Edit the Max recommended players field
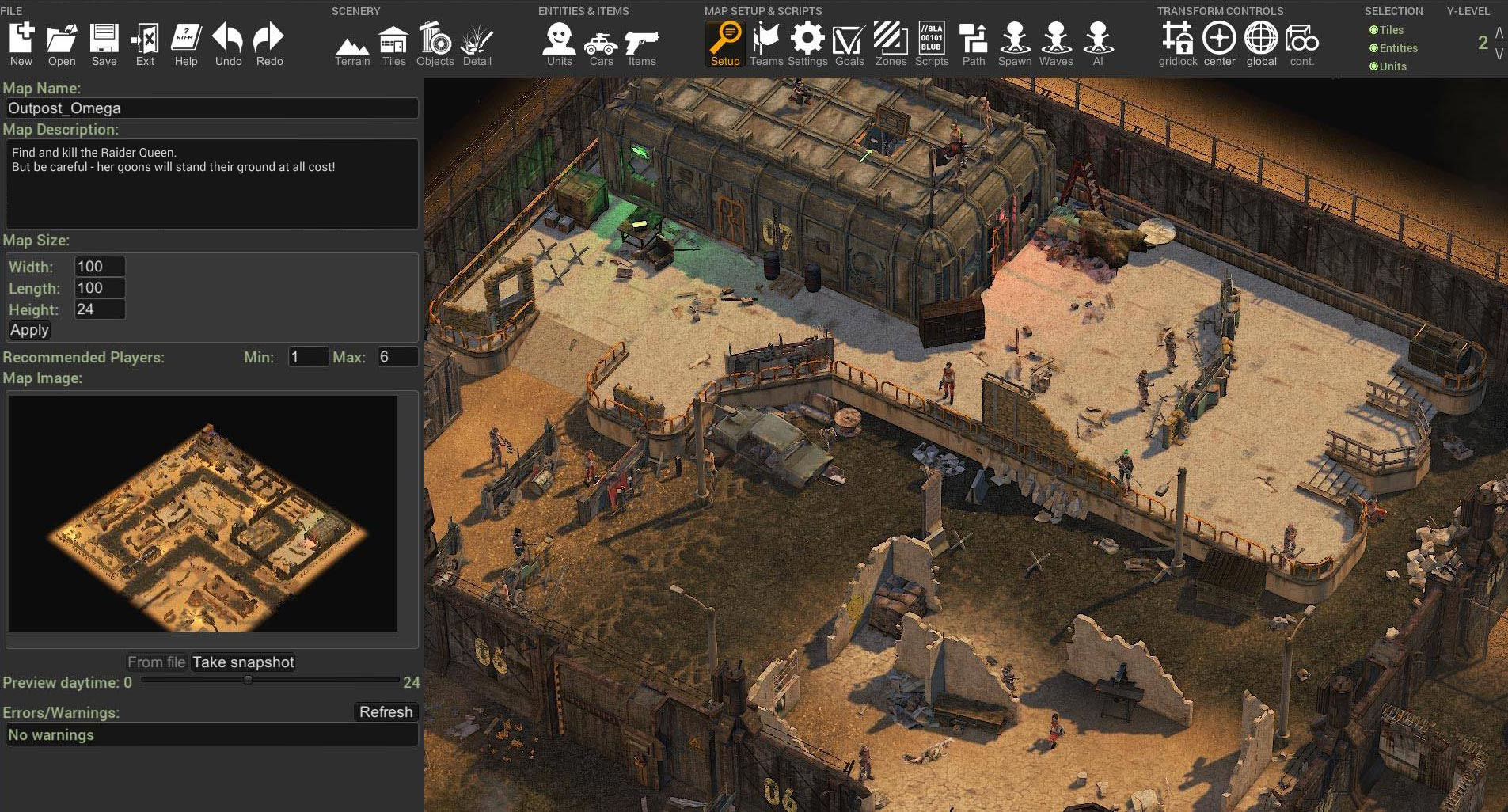This screenshot has height=812, width=1508. (397, 357)
